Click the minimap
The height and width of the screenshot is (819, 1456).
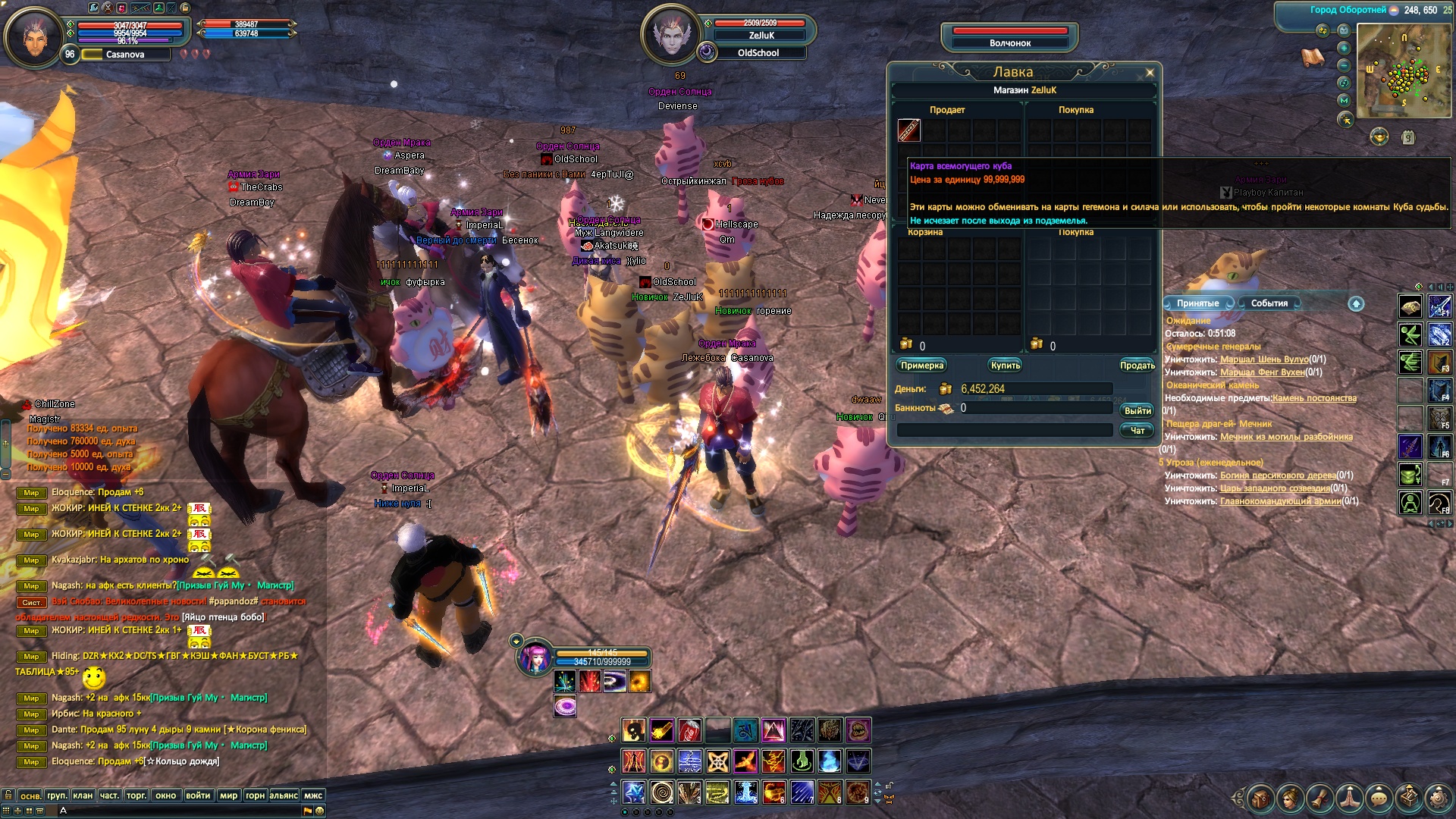(x=1404, y=70)
